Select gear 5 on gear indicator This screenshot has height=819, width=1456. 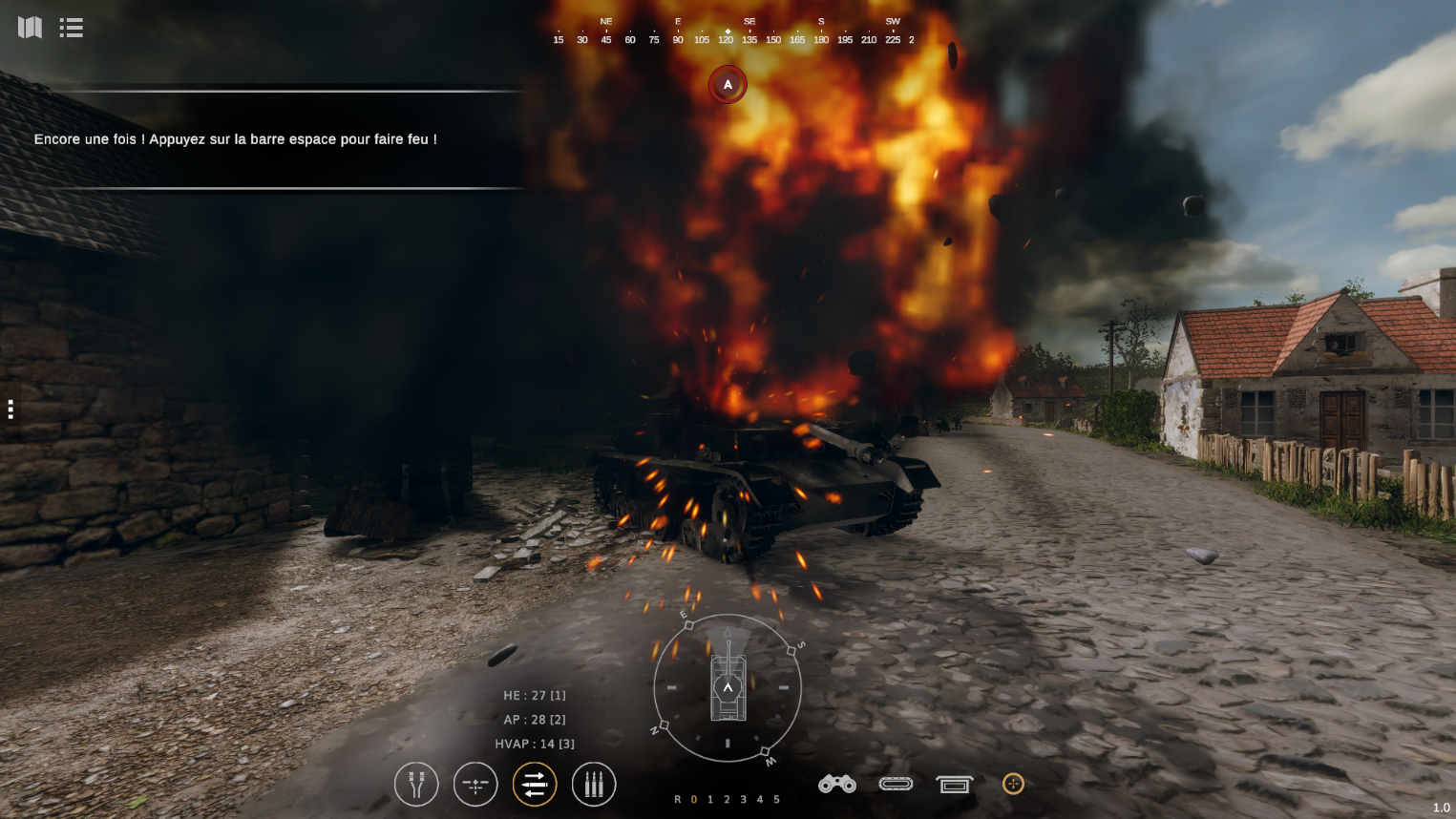coord(777,800)
